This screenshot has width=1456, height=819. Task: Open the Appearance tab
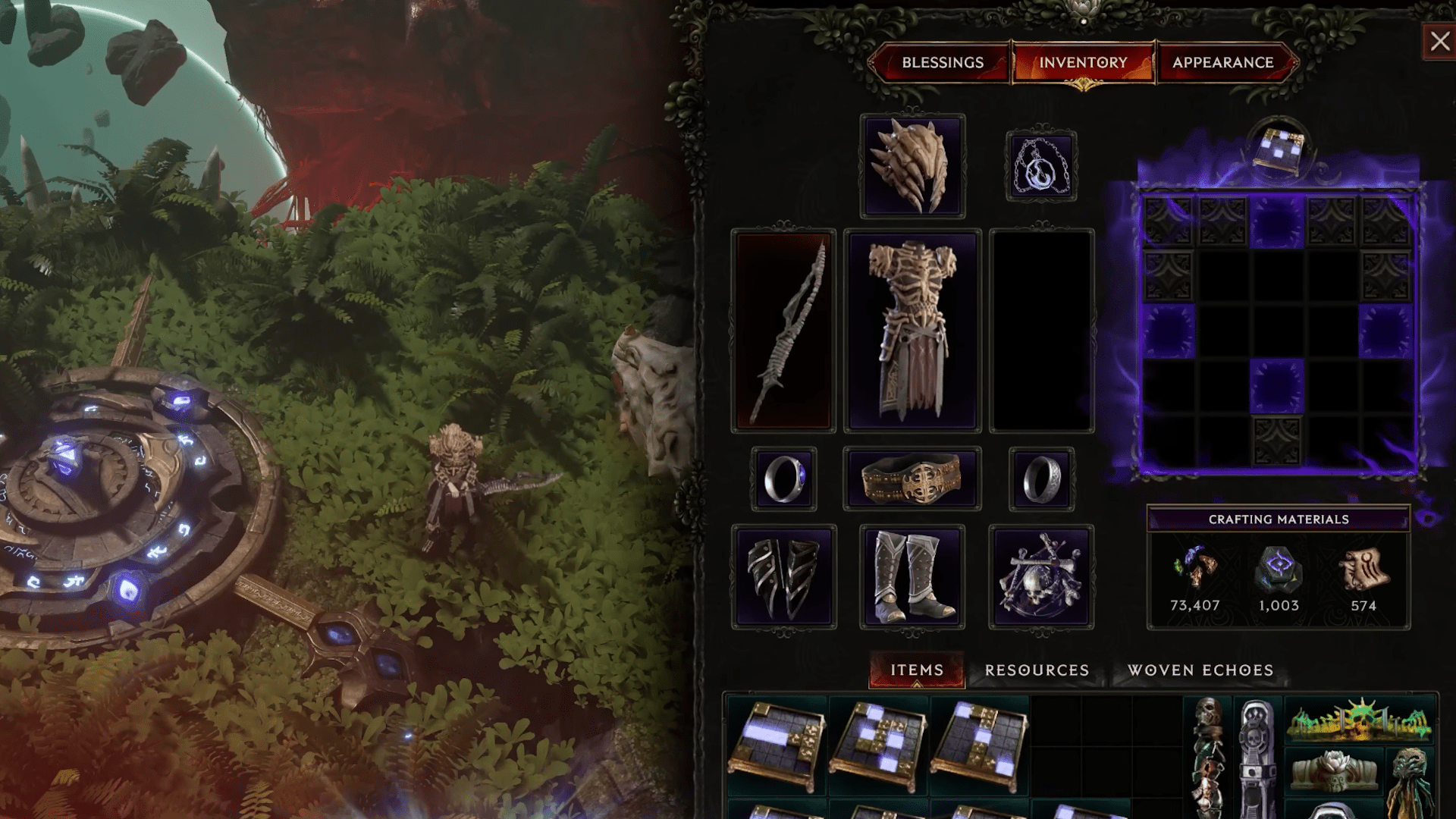tap(1222, 62)
